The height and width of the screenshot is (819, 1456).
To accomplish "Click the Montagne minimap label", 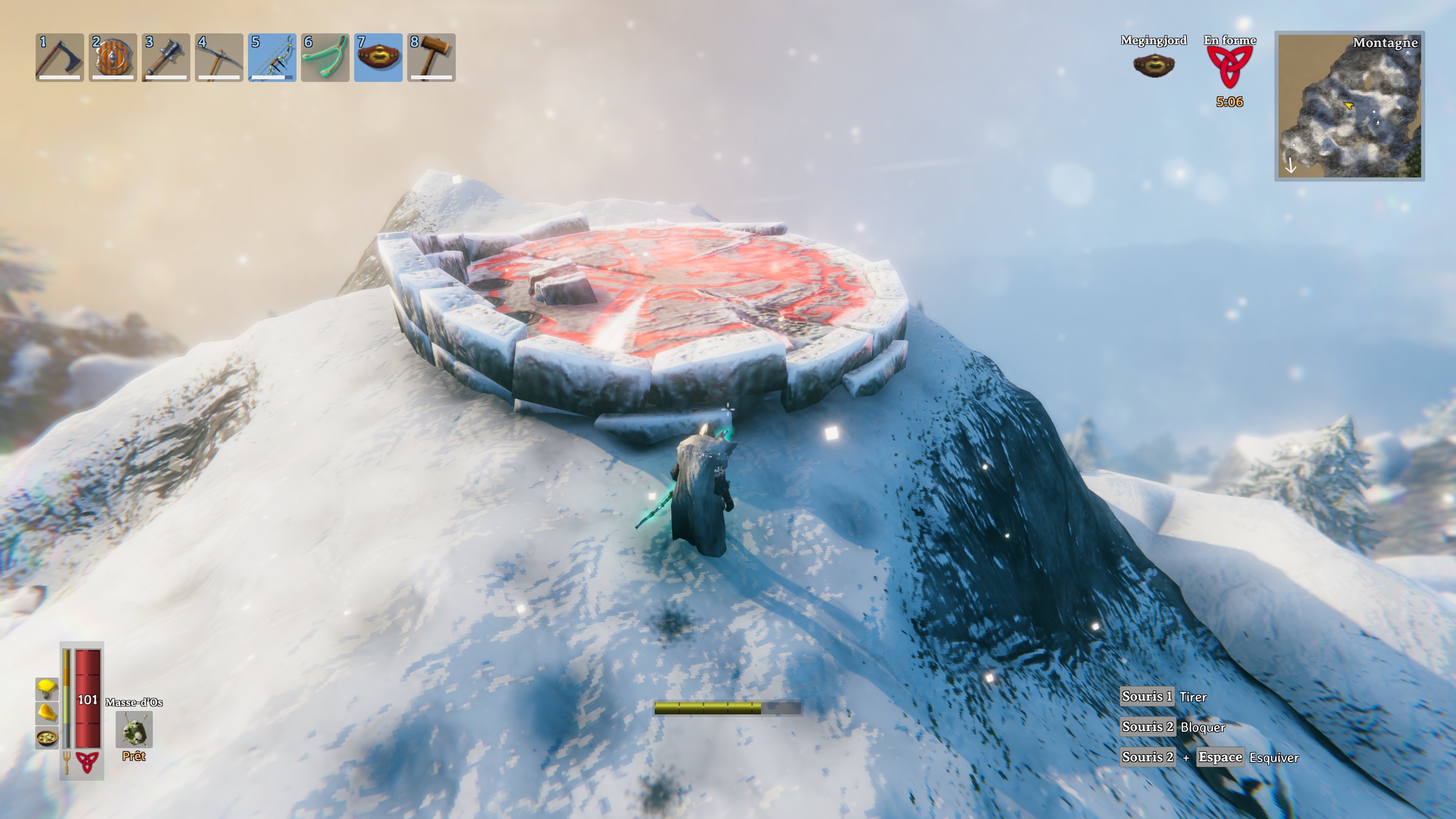I will (x=1387, y=44).
